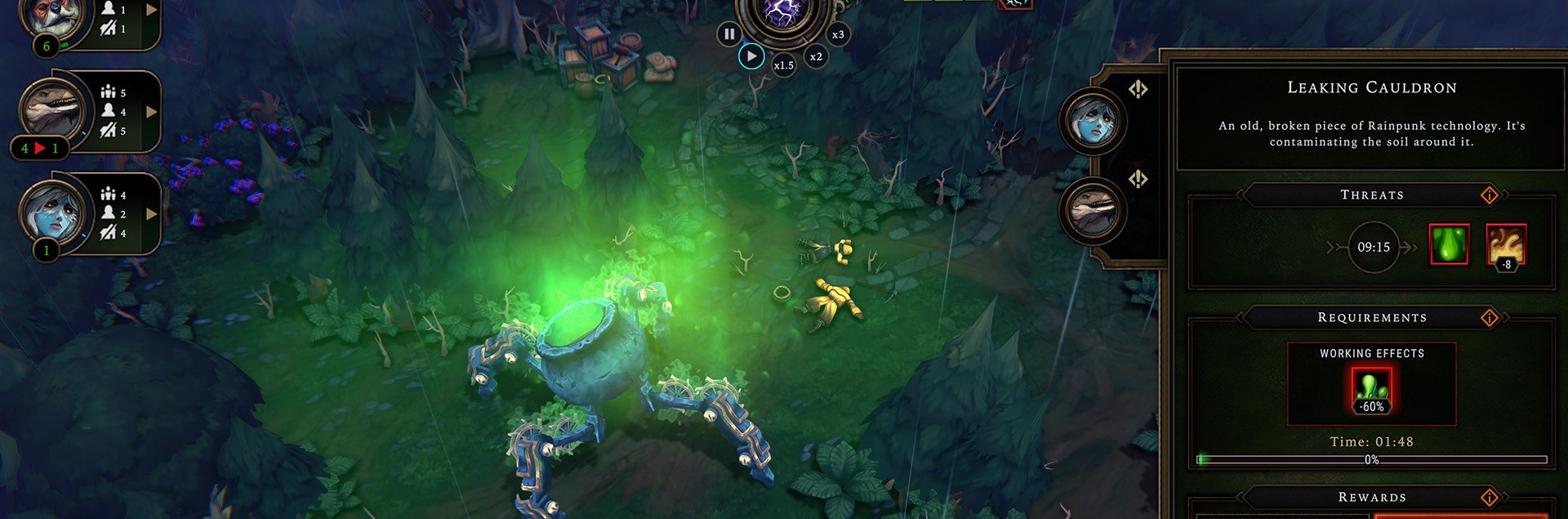Select the lizard worker slot on cauldron panel
Screen dimensions: 1568x519
point(1094,210)
